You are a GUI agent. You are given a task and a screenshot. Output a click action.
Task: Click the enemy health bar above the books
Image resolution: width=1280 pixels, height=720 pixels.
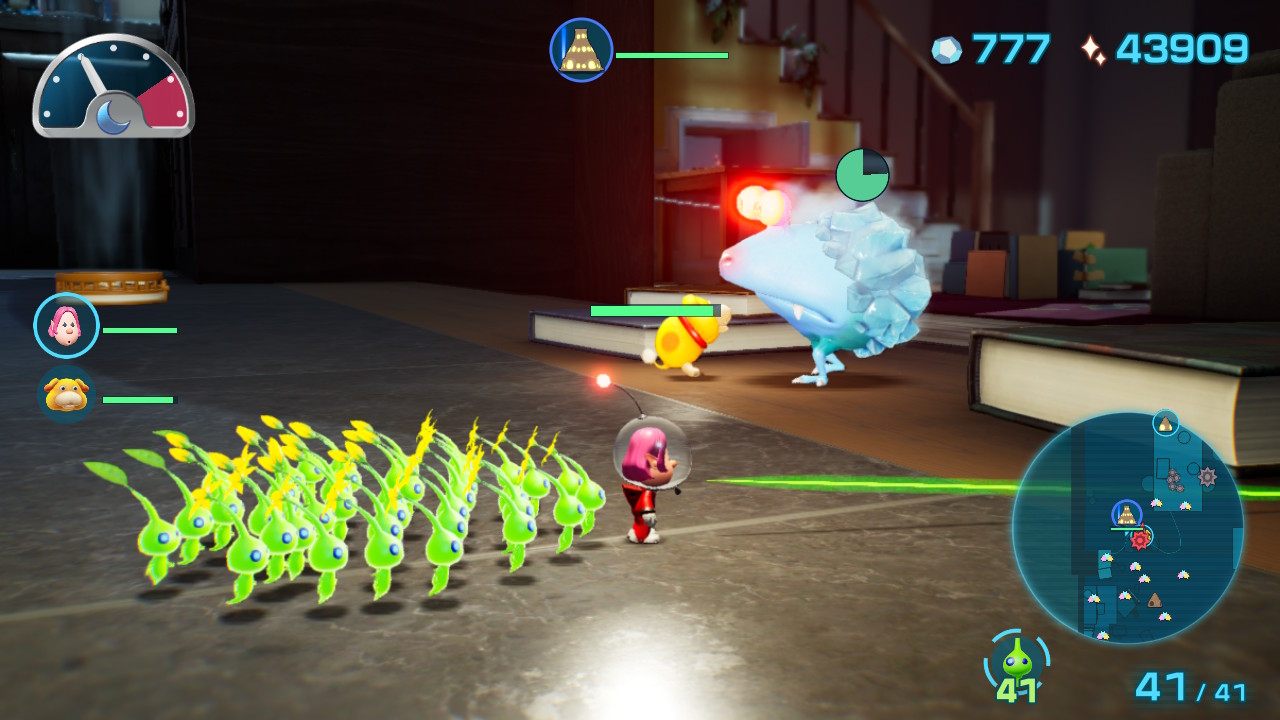coord(651,310)
